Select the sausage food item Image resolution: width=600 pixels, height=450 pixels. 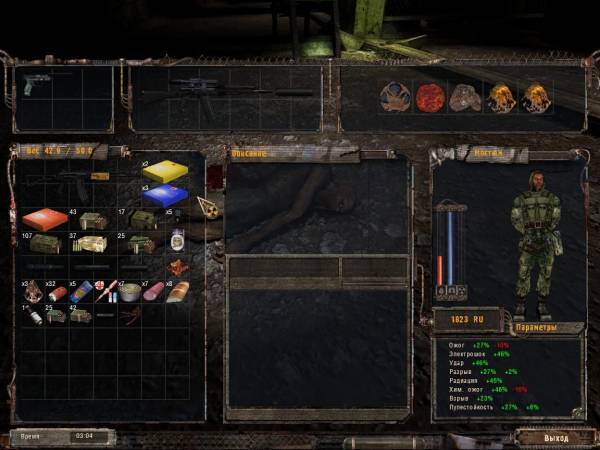coord(153,292)
